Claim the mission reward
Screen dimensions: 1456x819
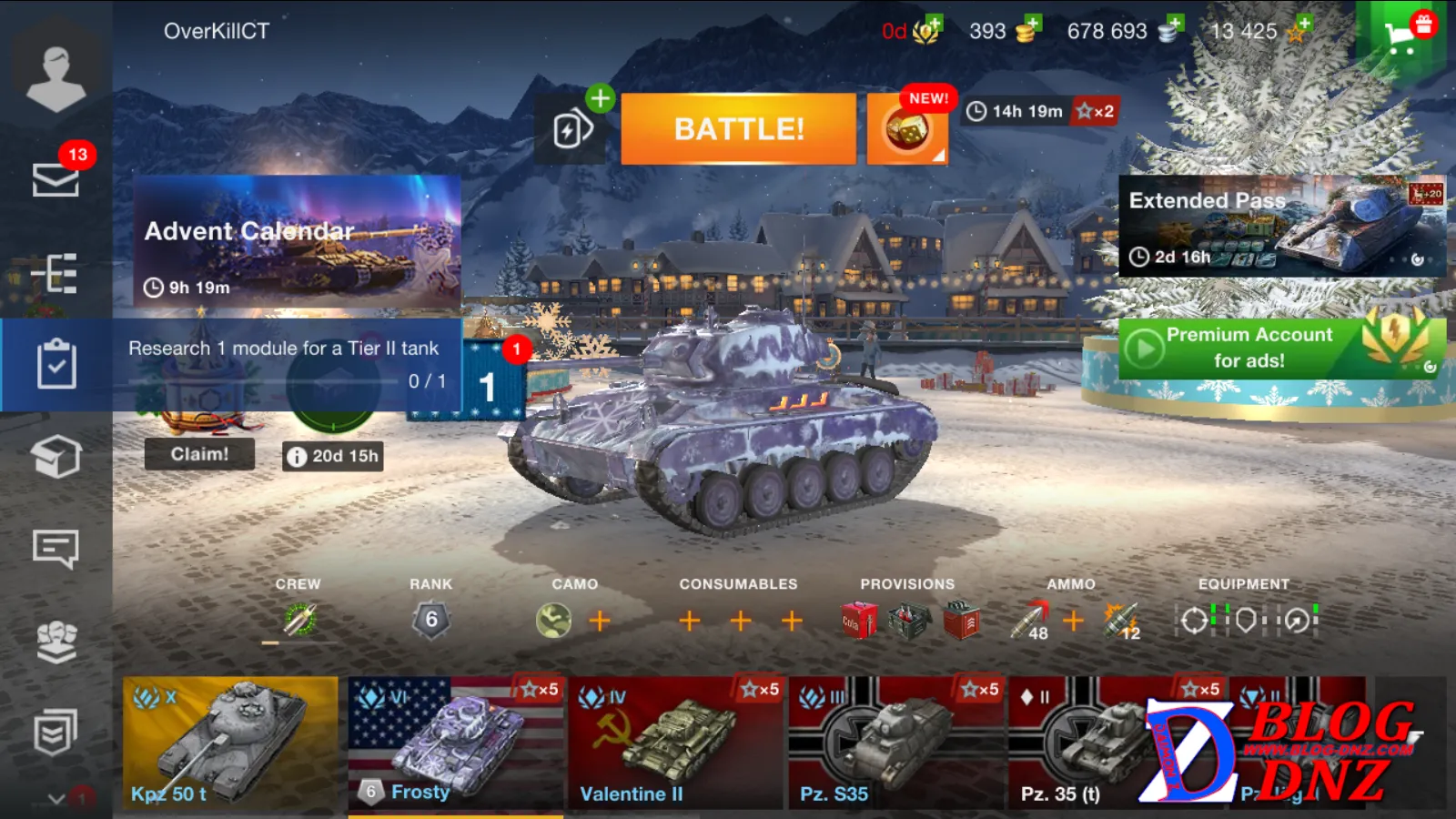[x=199, y=454]
